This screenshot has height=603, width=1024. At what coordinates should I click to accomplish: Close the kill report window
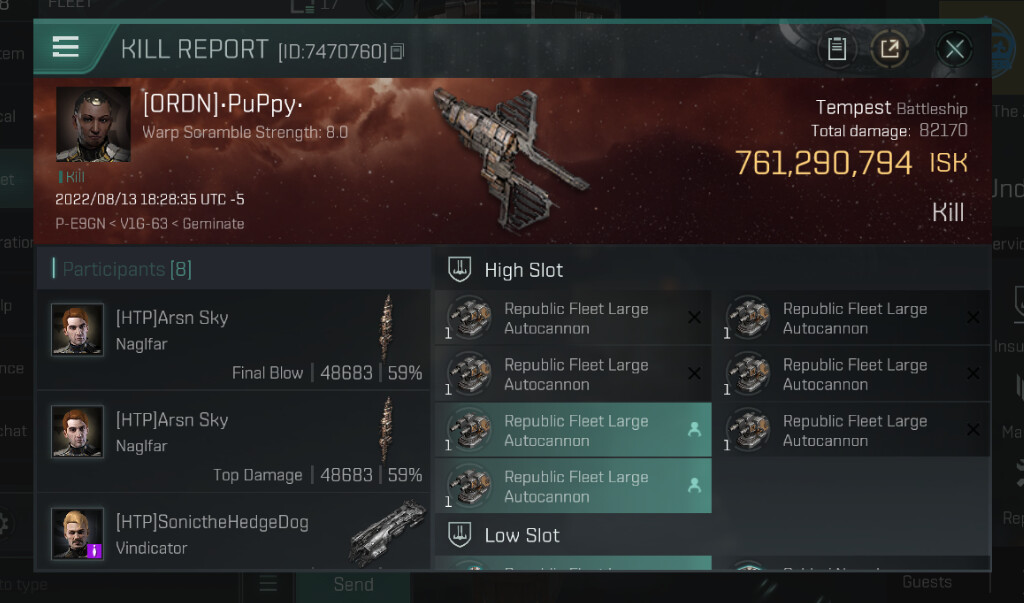955,48
